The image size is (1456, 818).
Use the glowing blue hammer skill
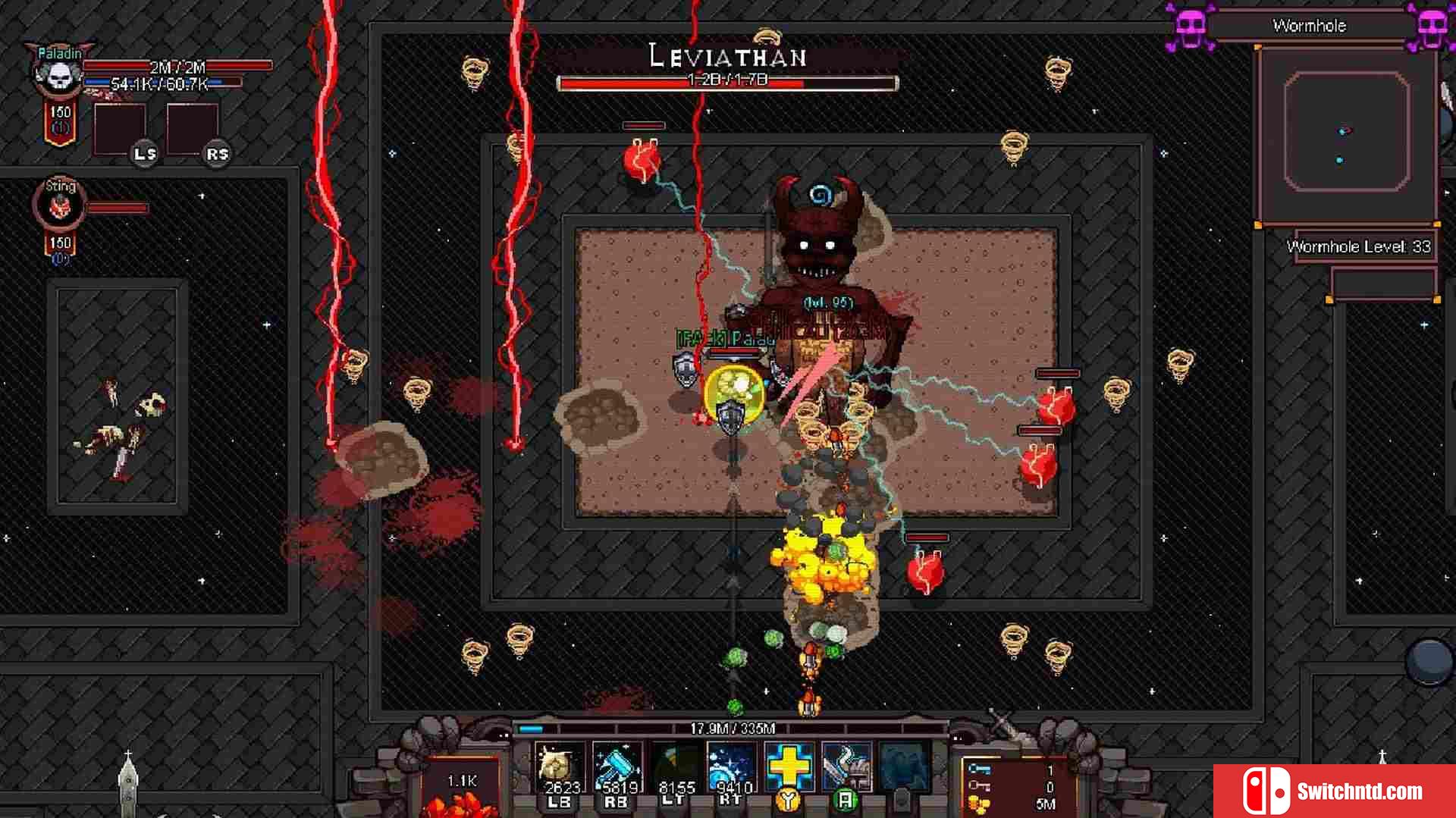point(616,766)
